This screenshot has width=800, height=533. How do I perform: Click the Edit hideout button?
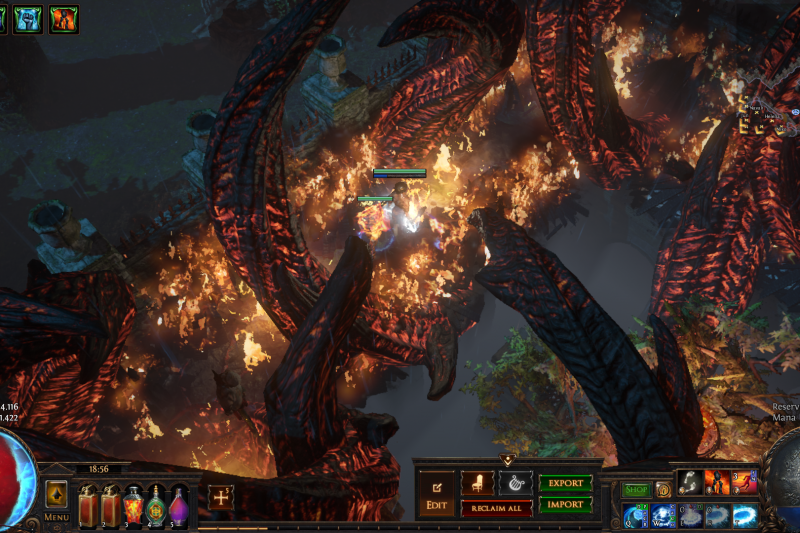(436, 492)
